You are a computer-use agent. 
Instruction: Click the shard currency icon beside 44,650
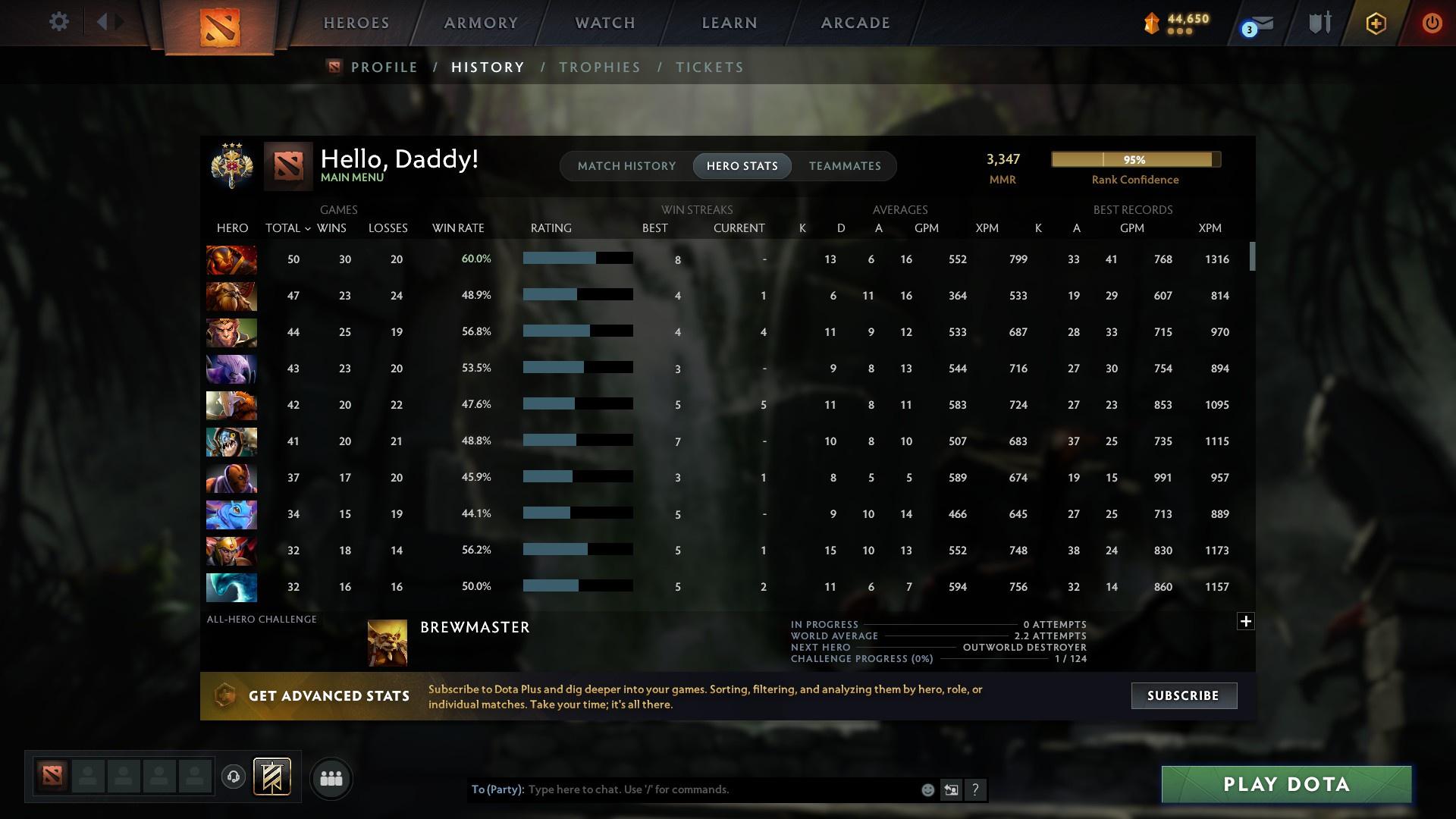[x=1151, y=24]
